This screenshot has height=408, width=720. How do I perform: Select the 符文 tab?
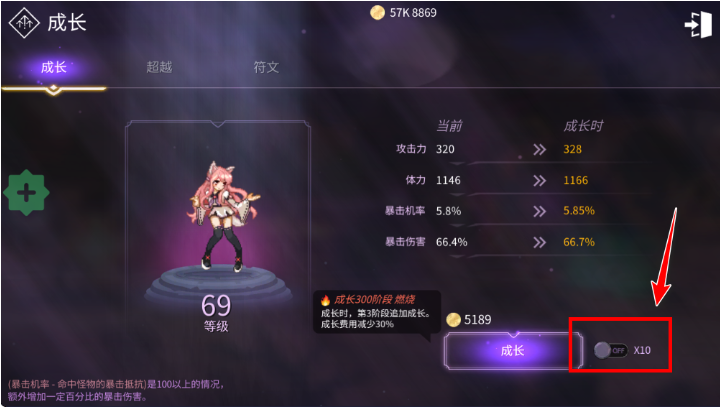point(266,68)
